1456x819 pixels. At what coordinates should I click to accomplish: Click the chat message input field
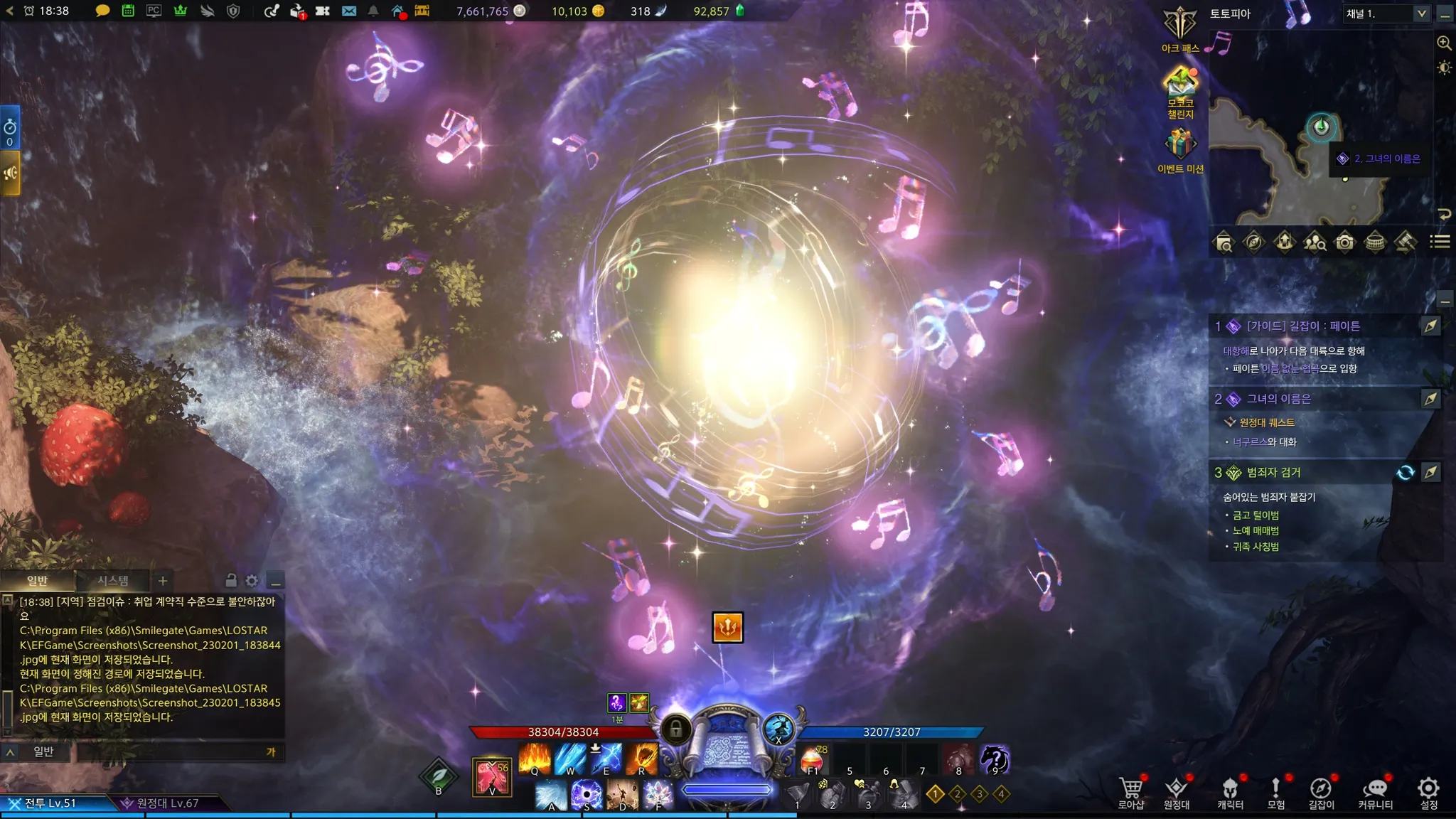point(171,751)
